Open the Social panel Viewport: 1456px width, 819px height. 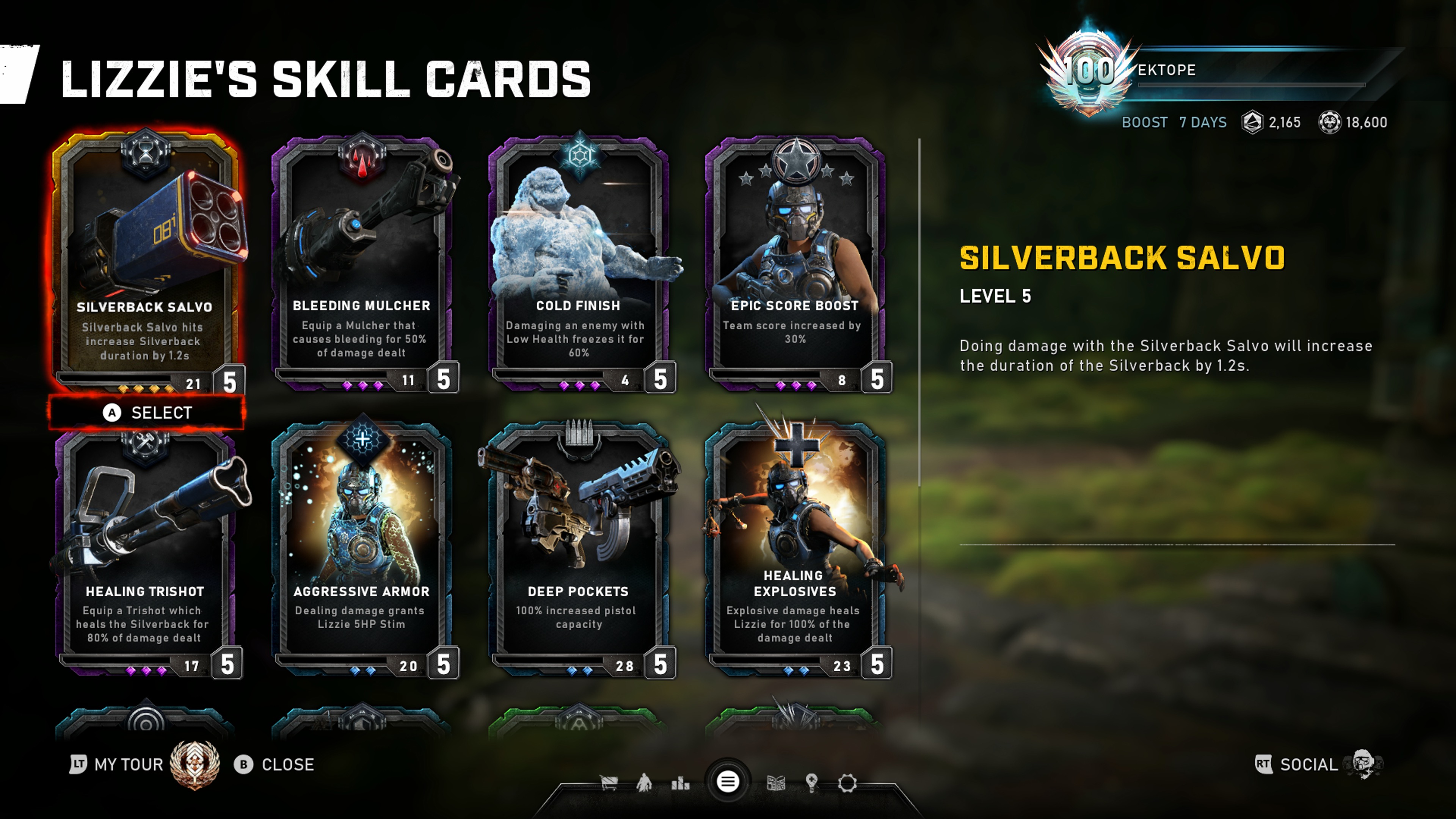tap(1308, 765)
